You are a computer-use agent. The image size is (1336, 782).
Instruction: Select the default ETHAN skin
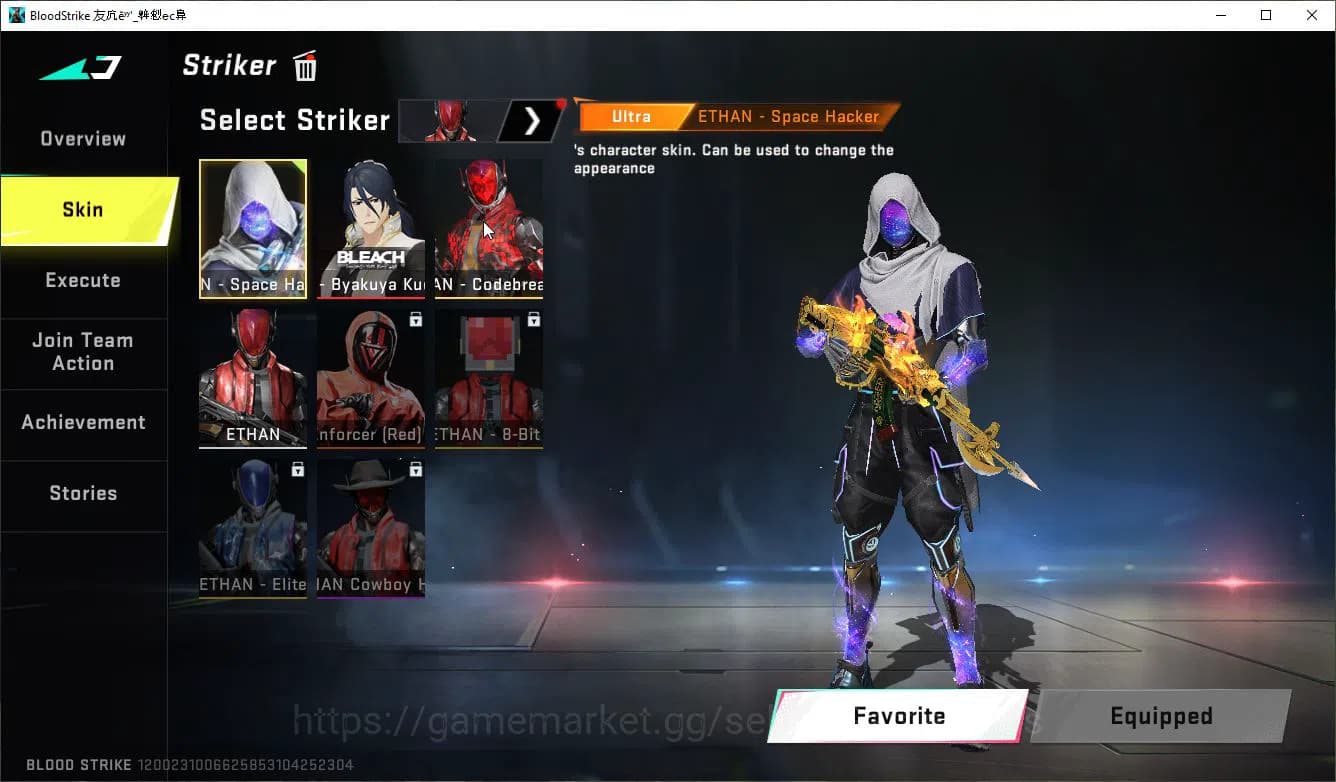[x=253, y=378]
